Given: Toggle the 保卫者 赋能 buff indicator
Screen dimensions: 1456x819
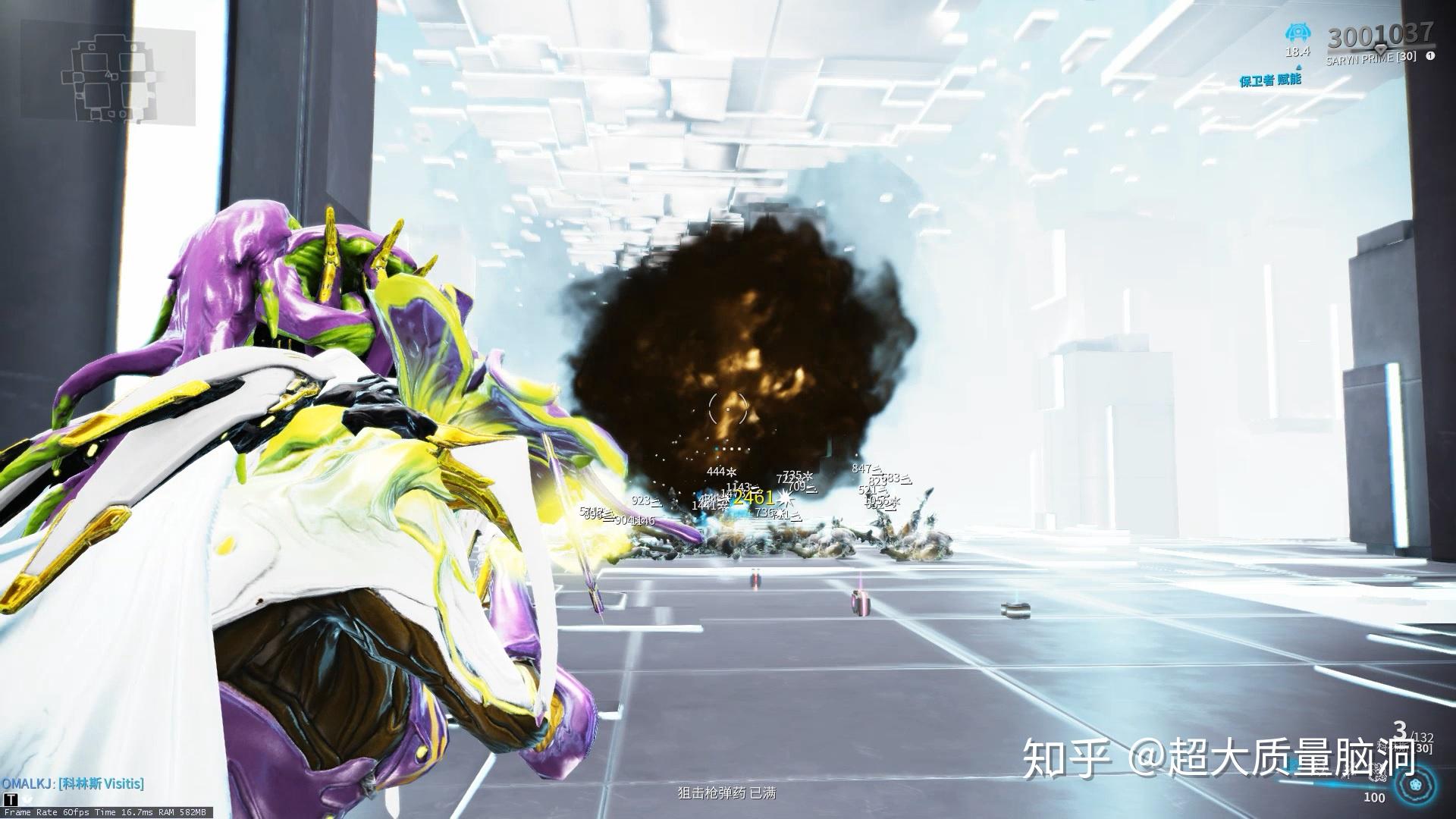Looking at the screenshot, I should tap(1270, 79).
